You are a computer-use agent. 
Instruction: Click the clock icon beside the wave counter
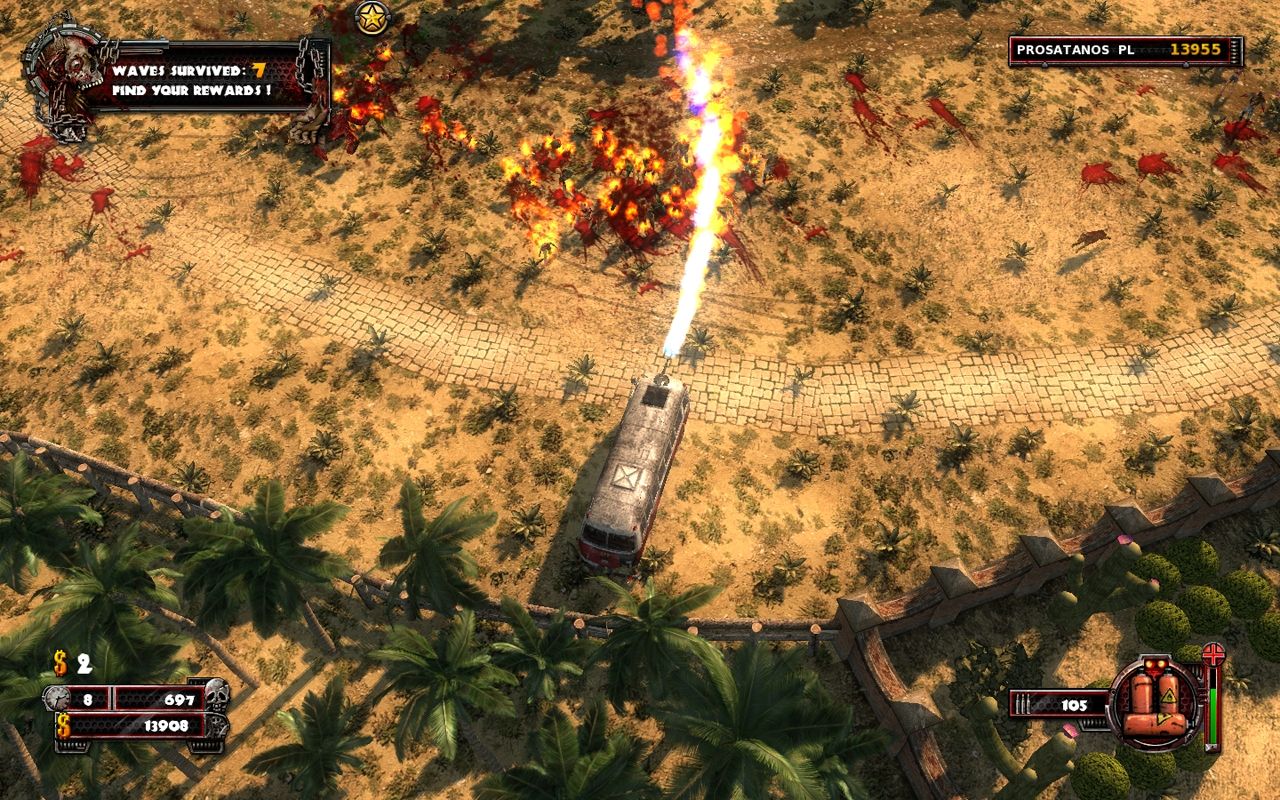tap(57, 698)
